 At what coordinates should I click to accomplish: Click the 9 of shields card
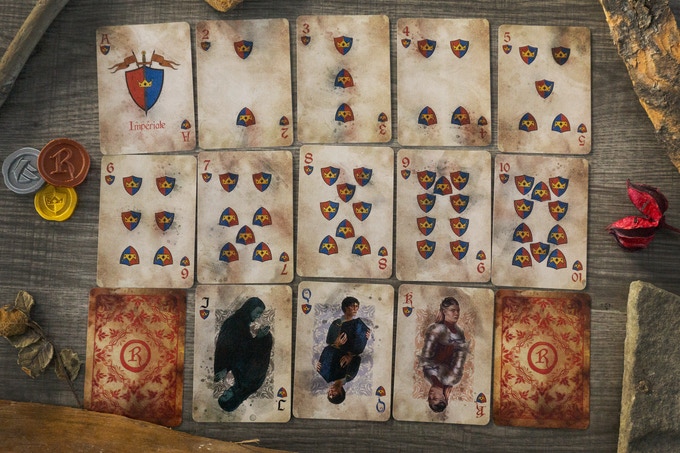click(x=442, y=215)
